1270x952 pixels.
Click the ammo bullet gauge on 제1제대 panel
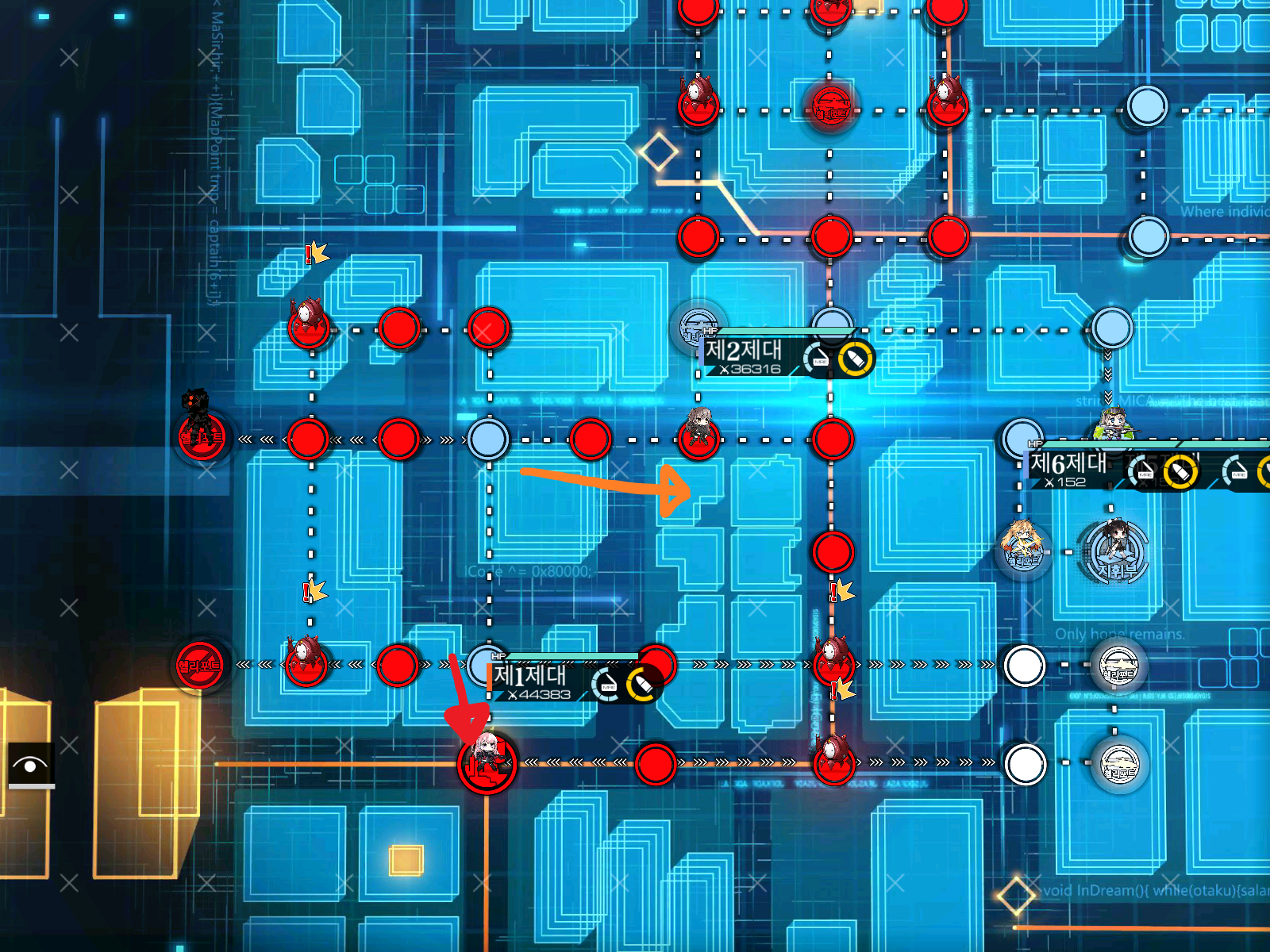click(x=641, y=683)
